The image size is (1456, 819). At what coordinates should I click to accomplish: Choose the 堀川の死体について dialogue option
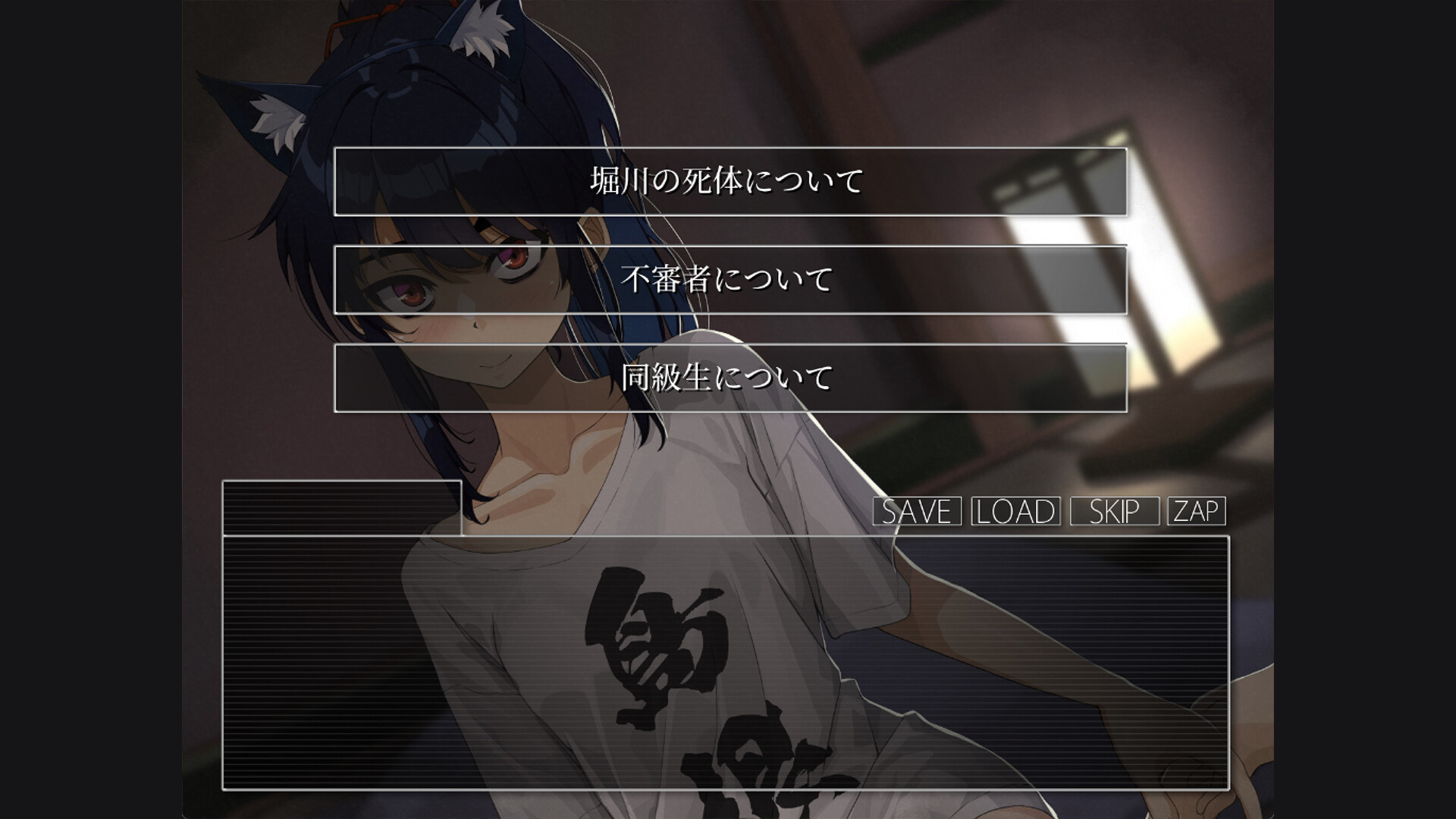730,182
